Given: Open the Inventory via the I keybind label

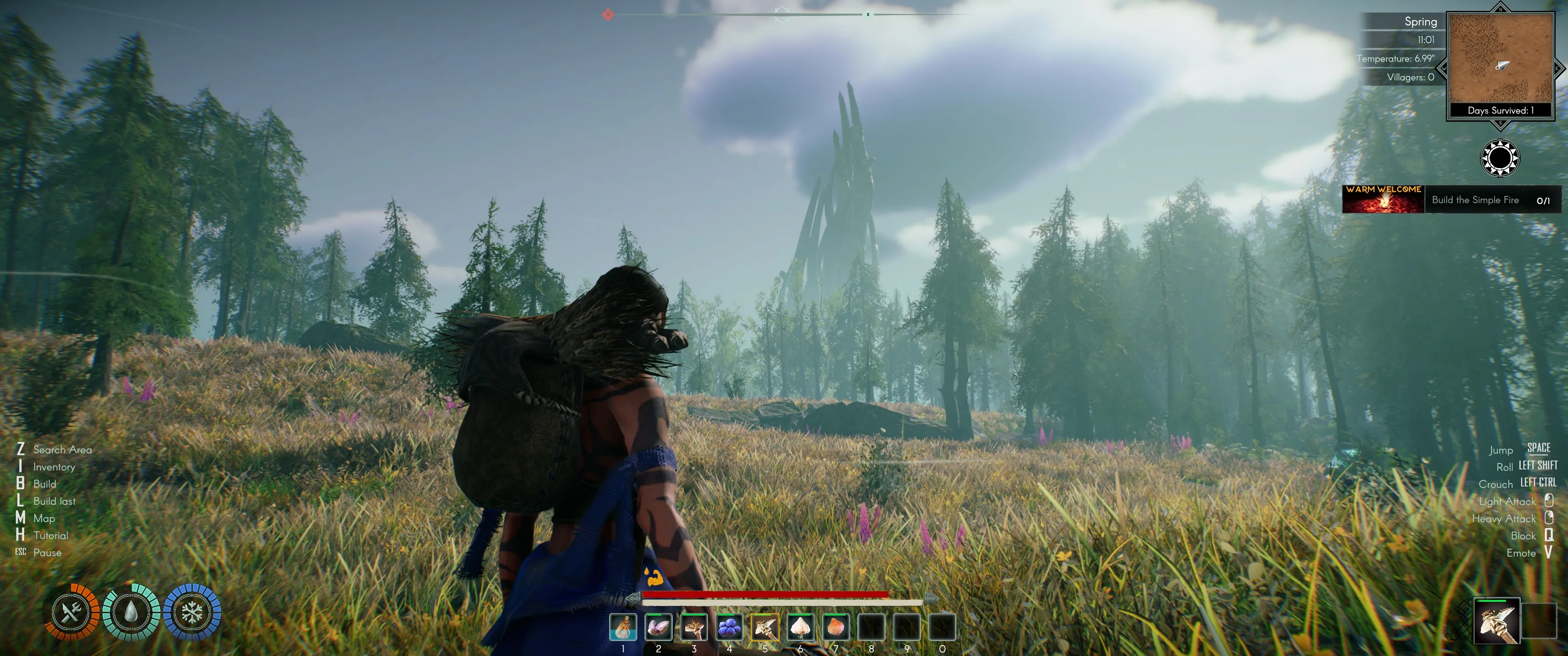Looking at the screenshot, I should pyautogui.click(x=54, y=467).
